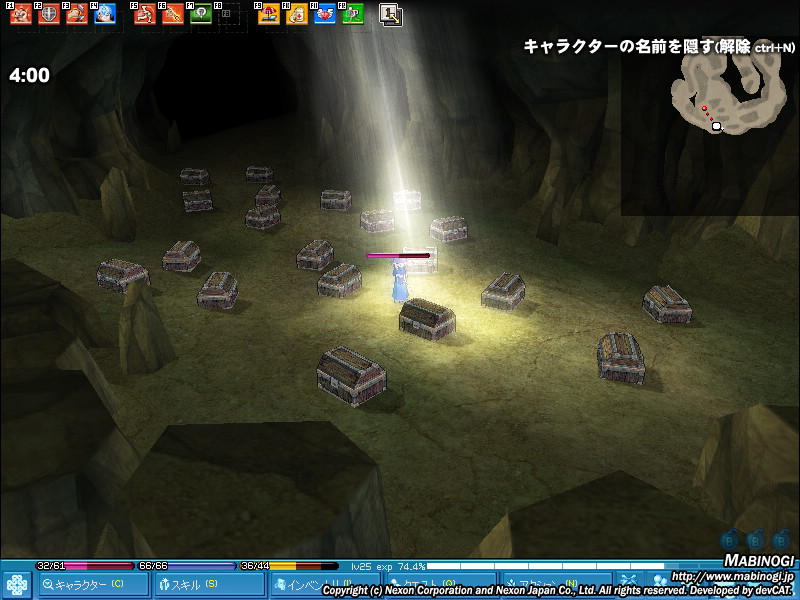Activate the F9 hotkey icon
Image resolution: width=800 pixels, height=600 pixels.
point(269,14)
